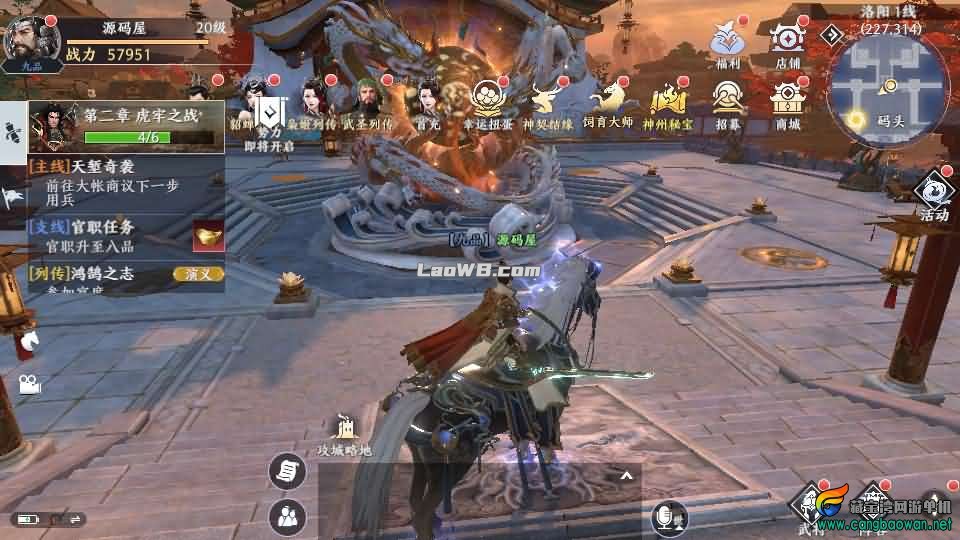This screenshot has height=540, width=960.
Task: Open the 店铺 shop icon
Action: [x=788, y=42]
